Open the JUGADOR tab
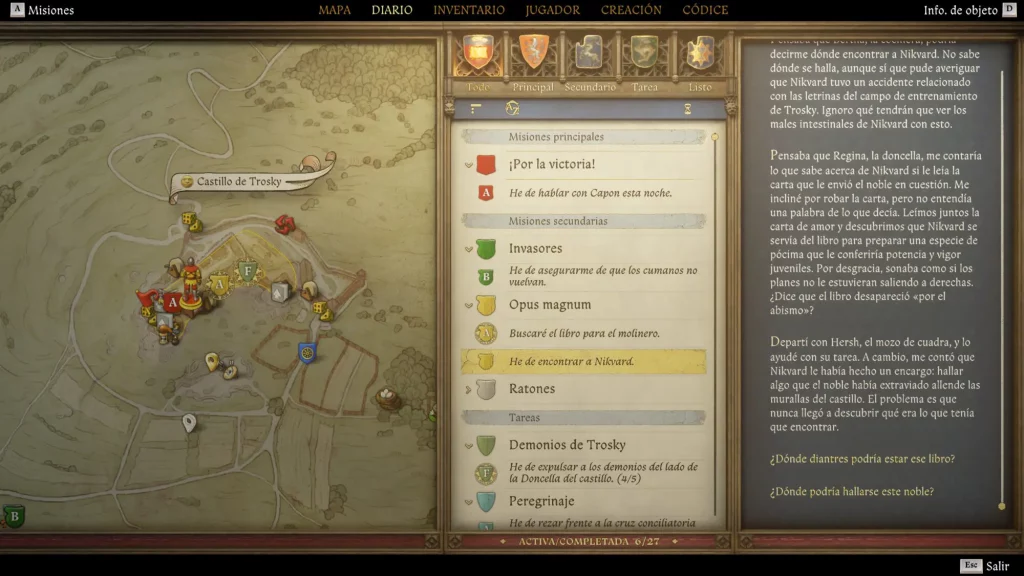Viewport: 1024px width, 576px height. [552, 11]
